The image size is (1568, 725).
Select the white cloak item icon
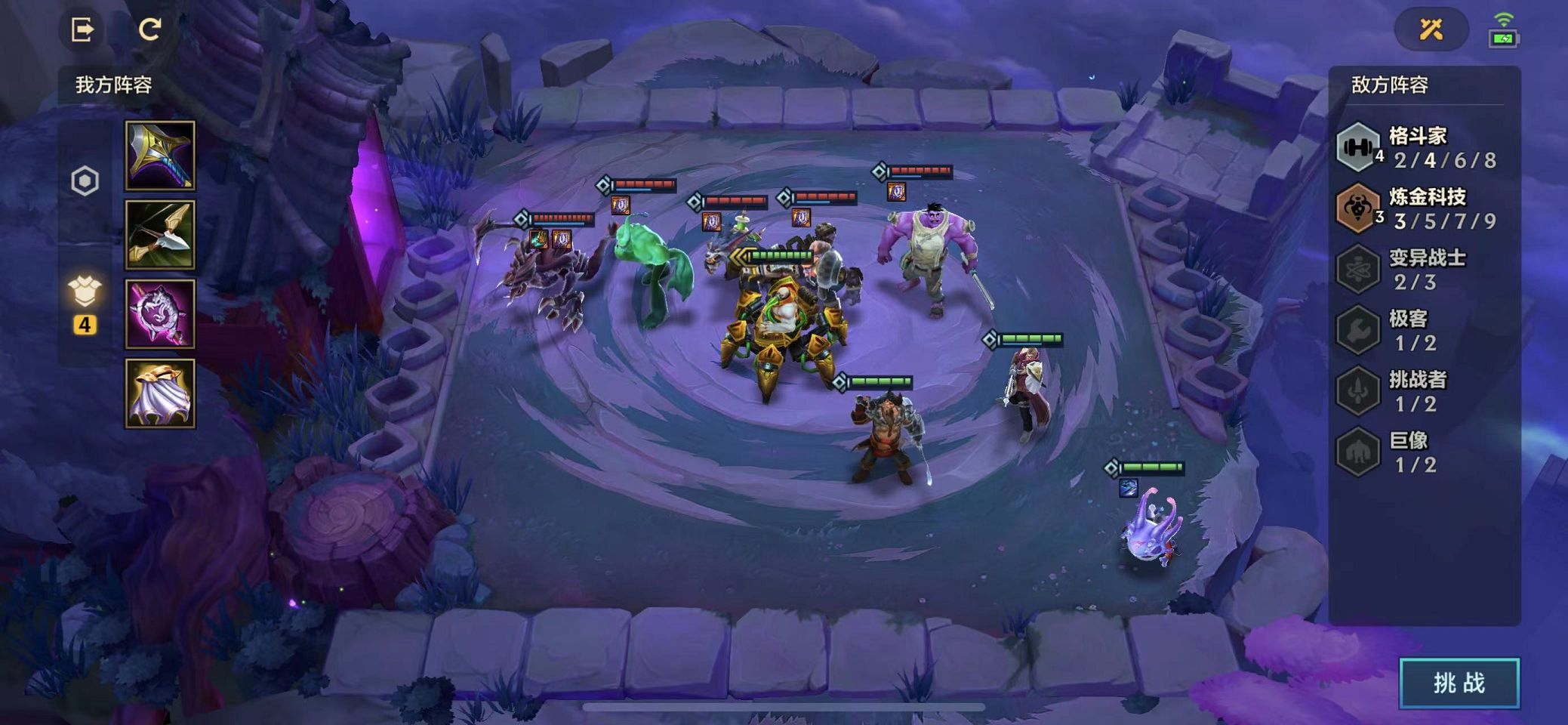(x=160, y=393)
